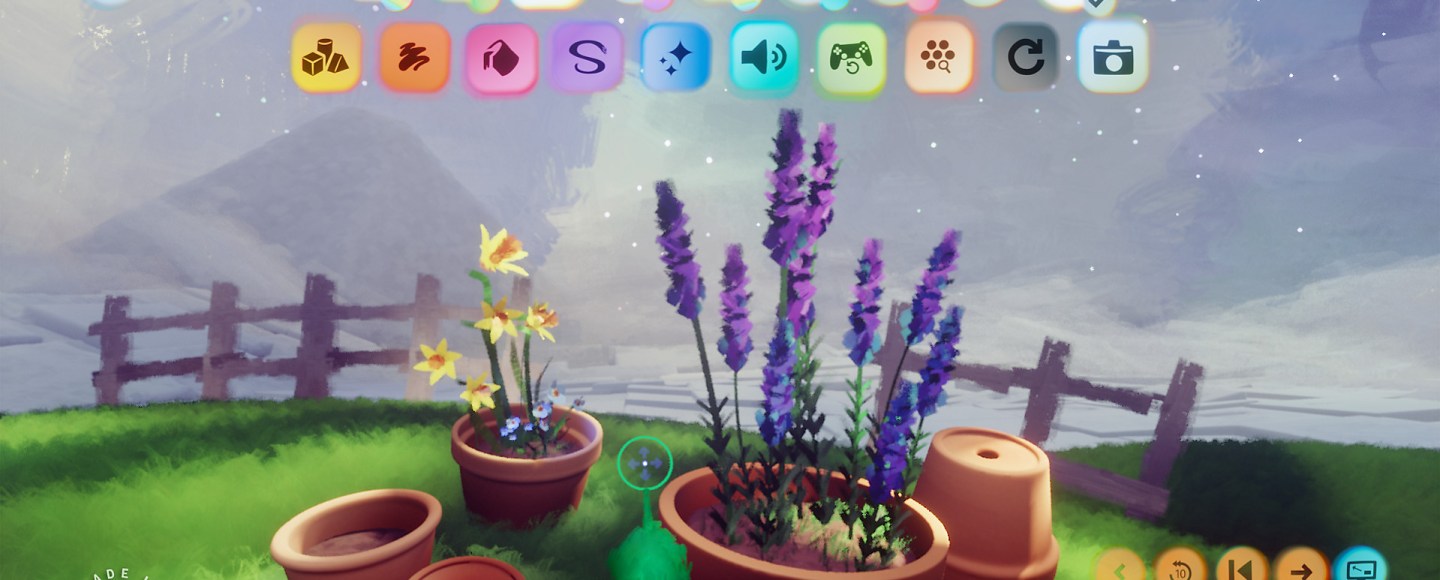
Task: Go back with the left chevron button
Action: point(1121,570)
